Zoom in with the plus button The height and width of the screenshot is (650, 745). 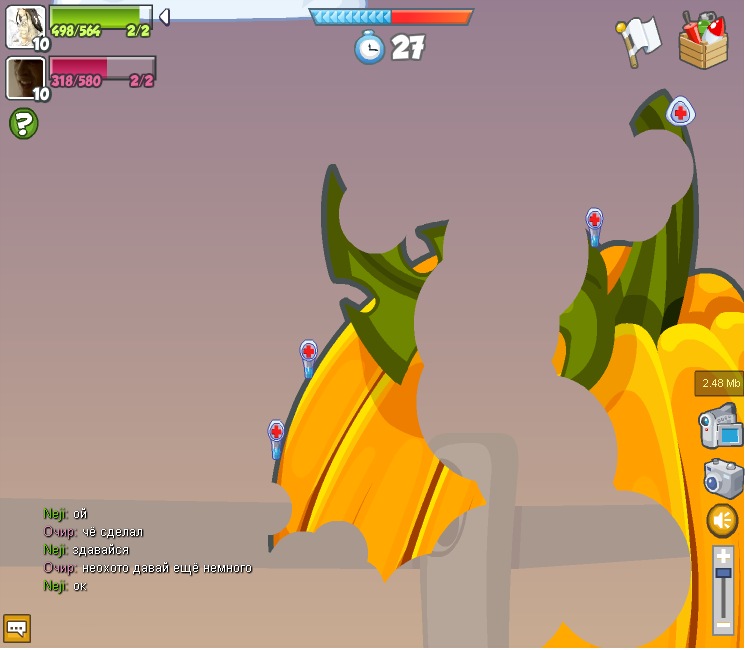723,556
